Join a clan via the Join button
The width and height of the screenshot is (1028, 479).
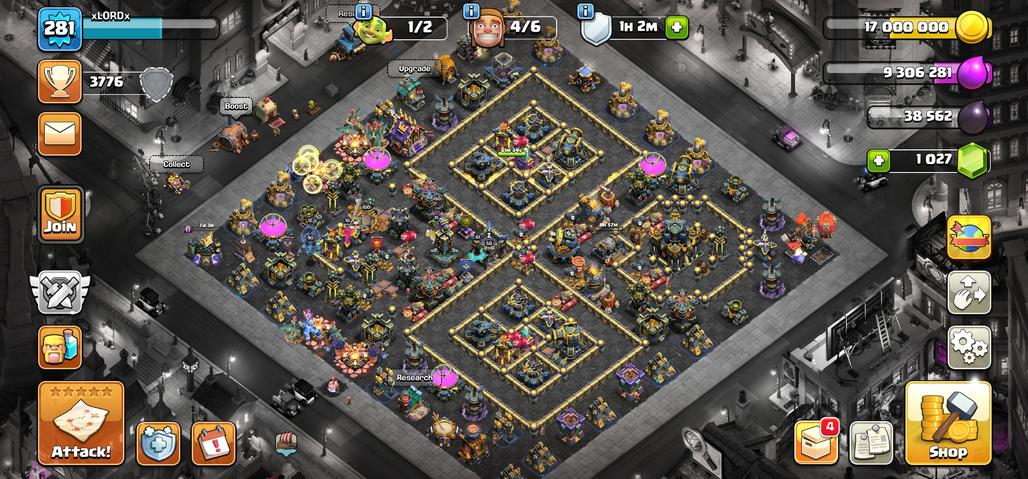click(x=60, y=213)
